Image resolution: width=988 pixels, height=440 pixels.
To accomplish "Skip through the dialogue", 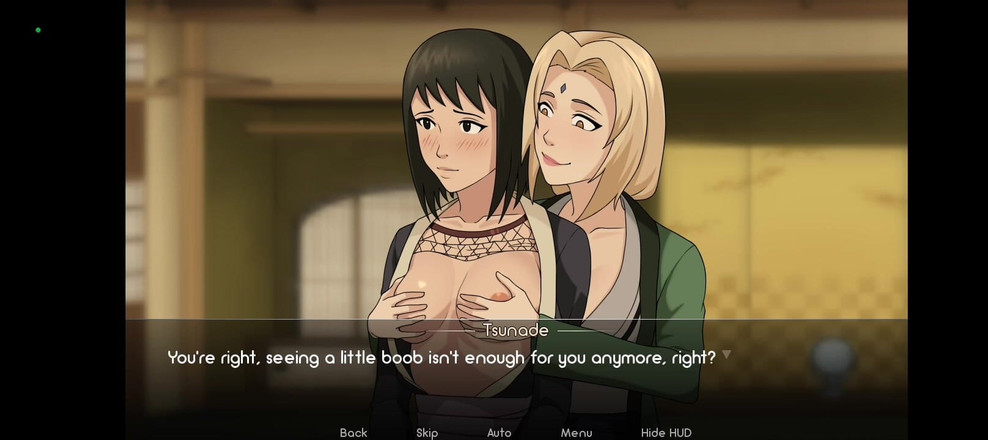I will [x=427, y=432].
